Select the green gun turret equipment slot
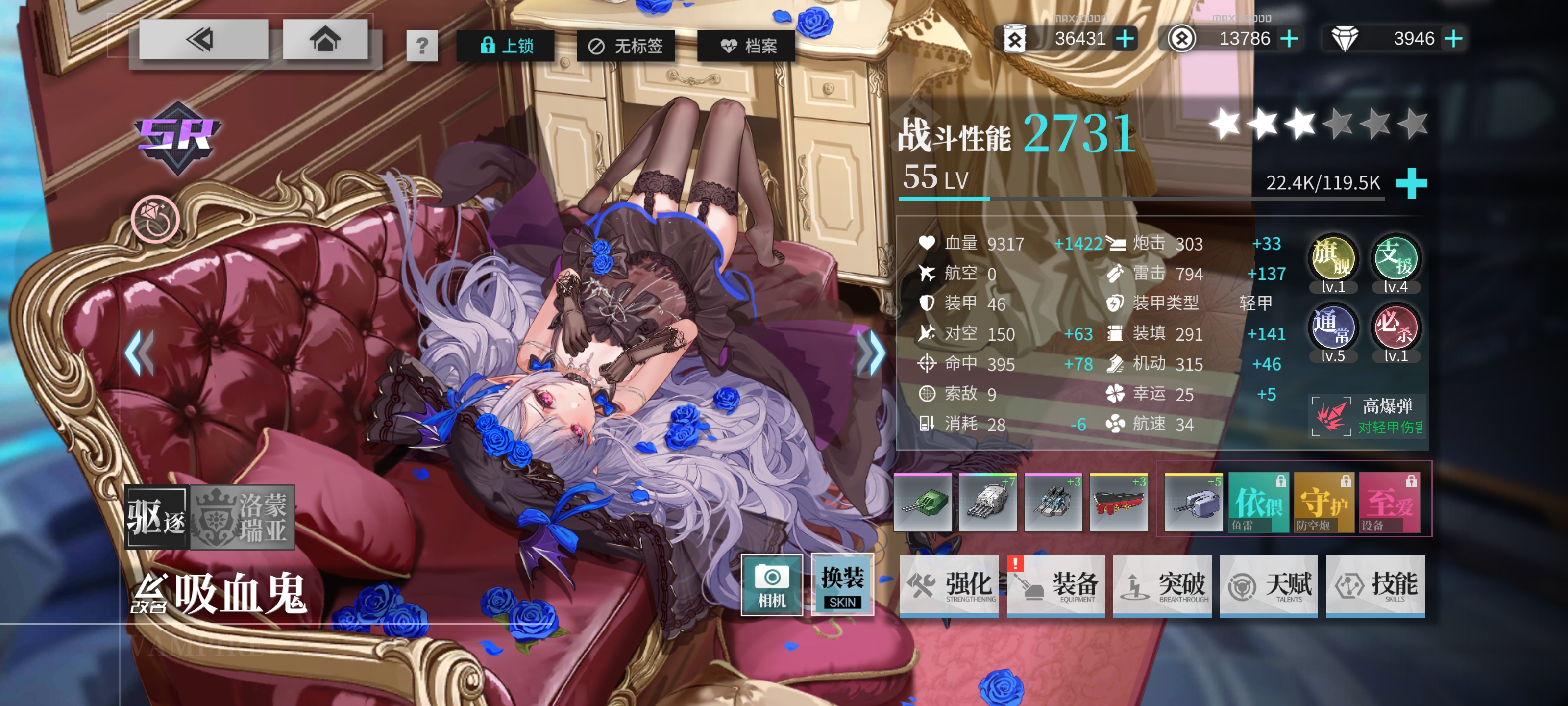 click(x=923, y=503)
